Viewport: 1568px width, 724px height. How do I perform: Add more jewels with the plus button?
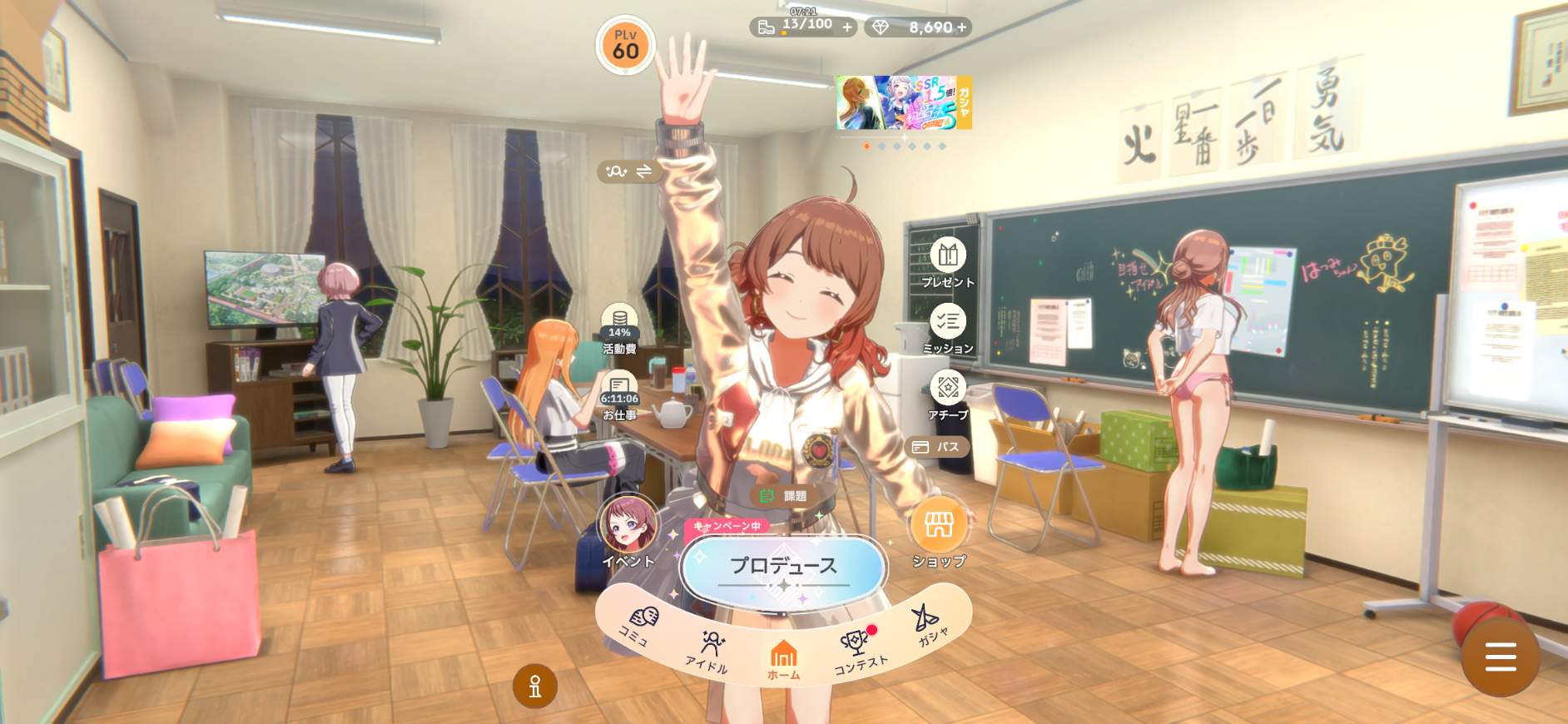(962, 27)
